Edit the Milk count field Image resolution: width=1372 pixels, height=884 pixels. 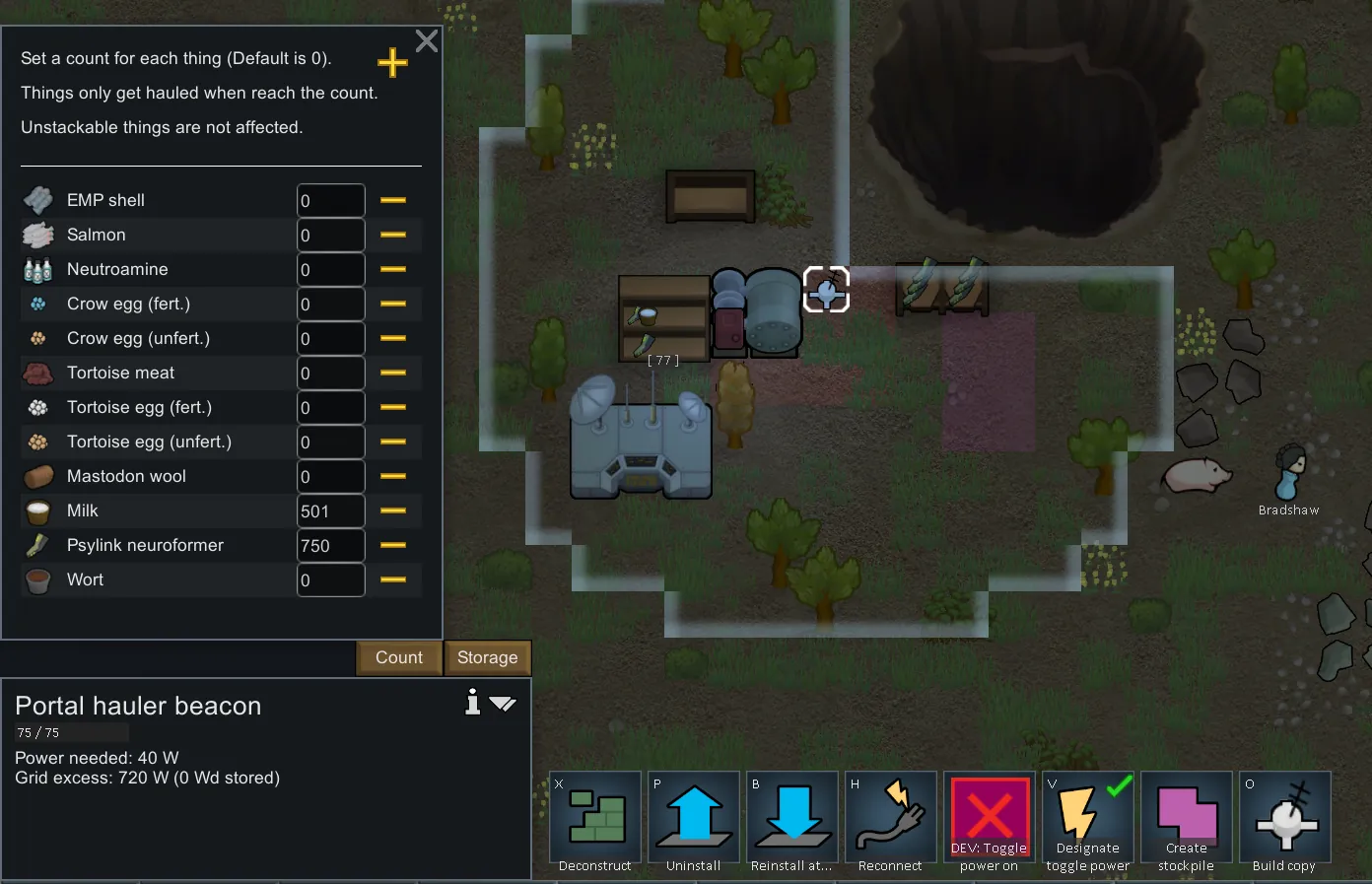331,511
